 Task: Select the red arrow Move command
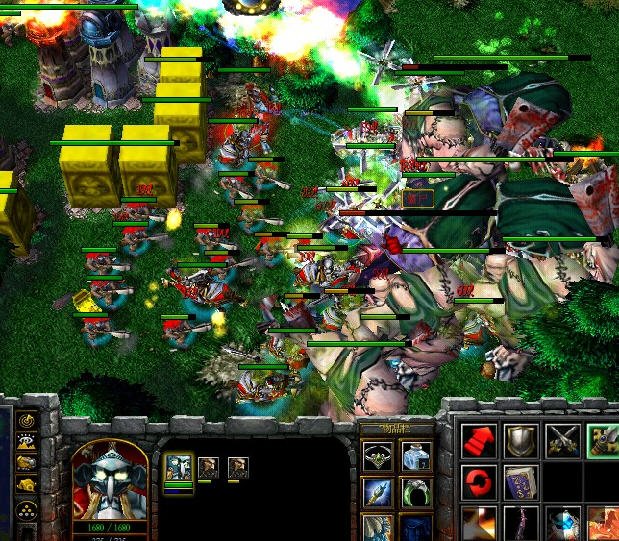477,440
